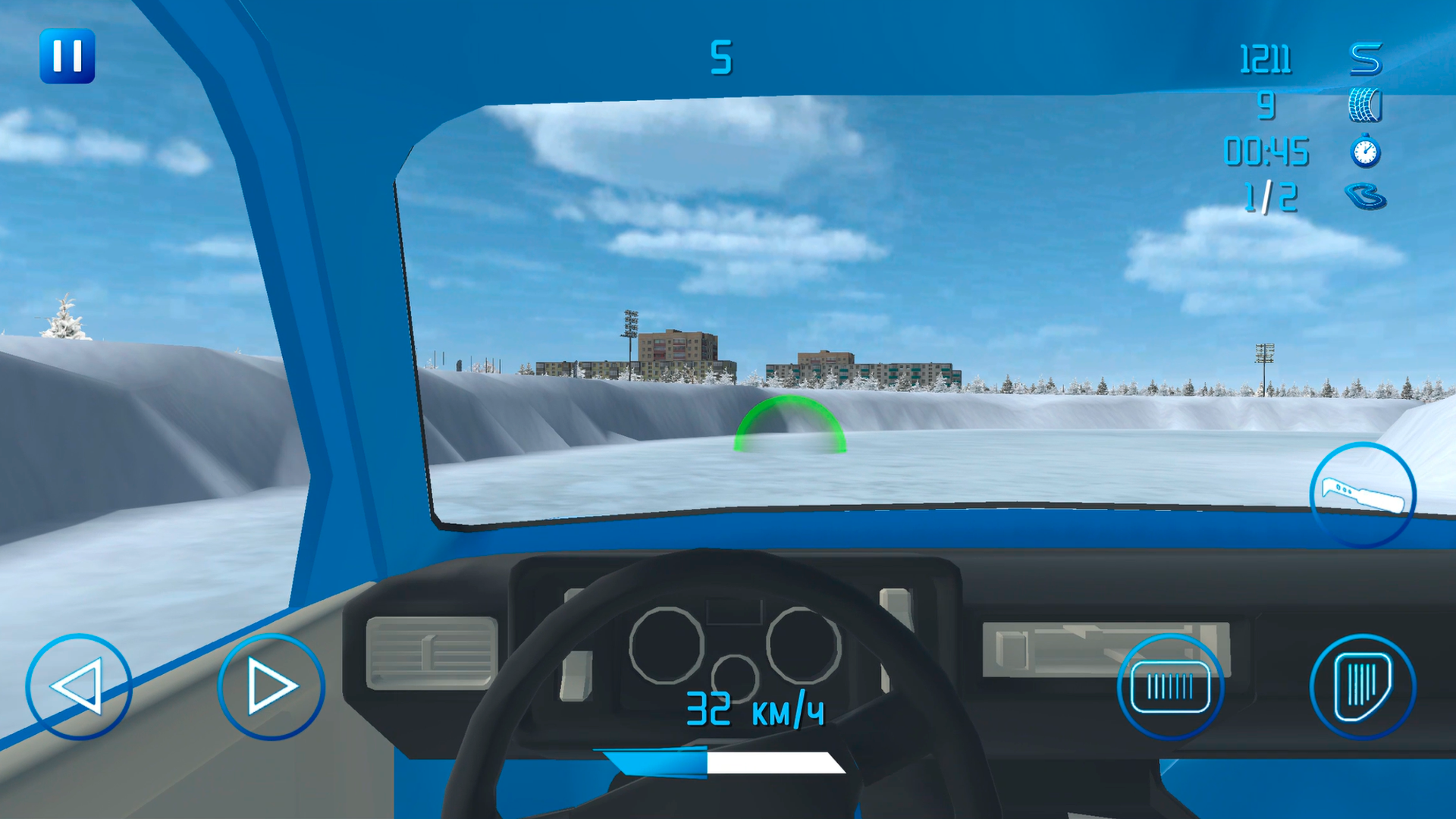Click the drift score 'S' icon
This screenshot has height=819, width=1456.
point(1365,57)
